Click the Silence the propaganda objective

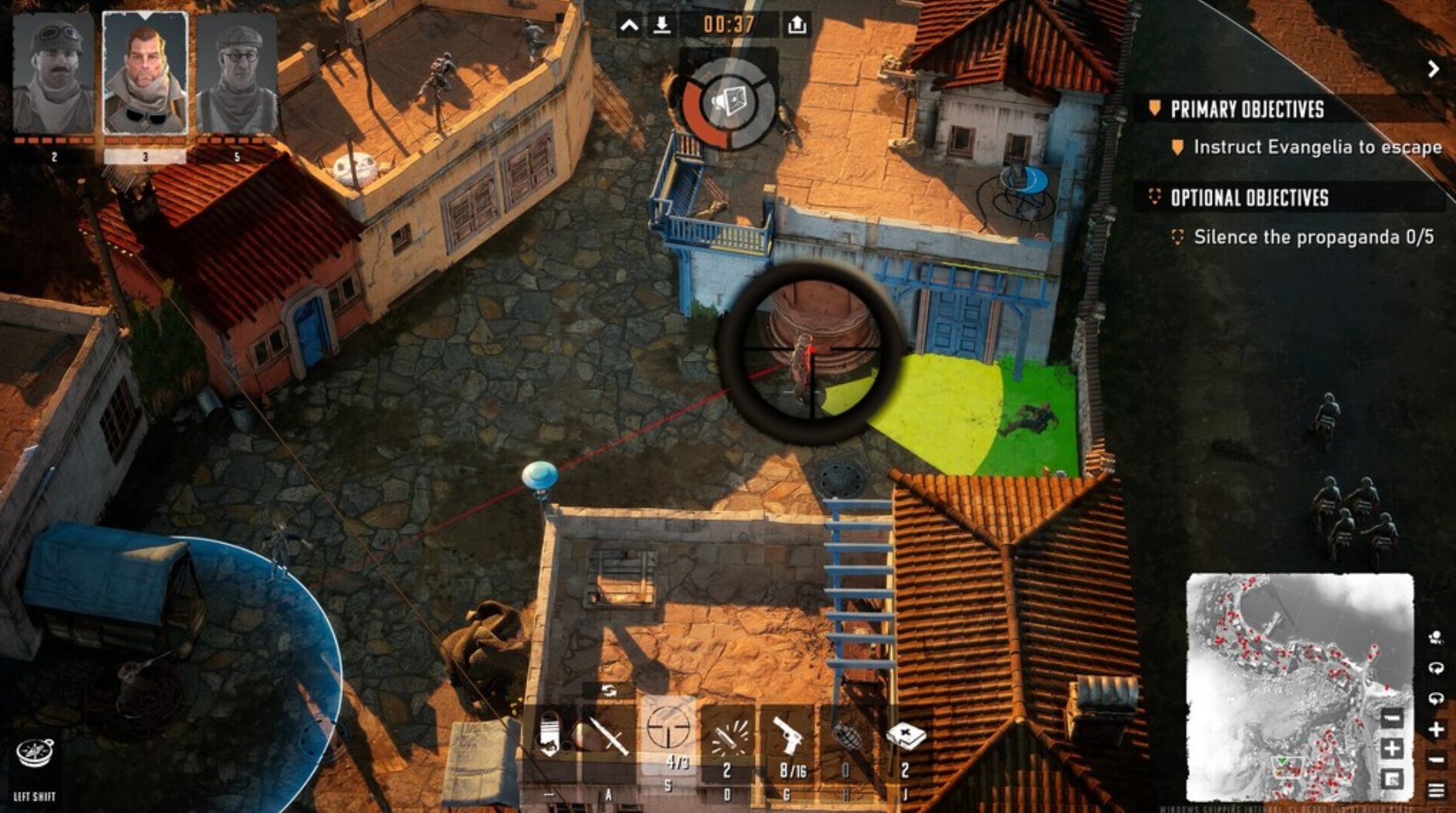[1313, 237]
